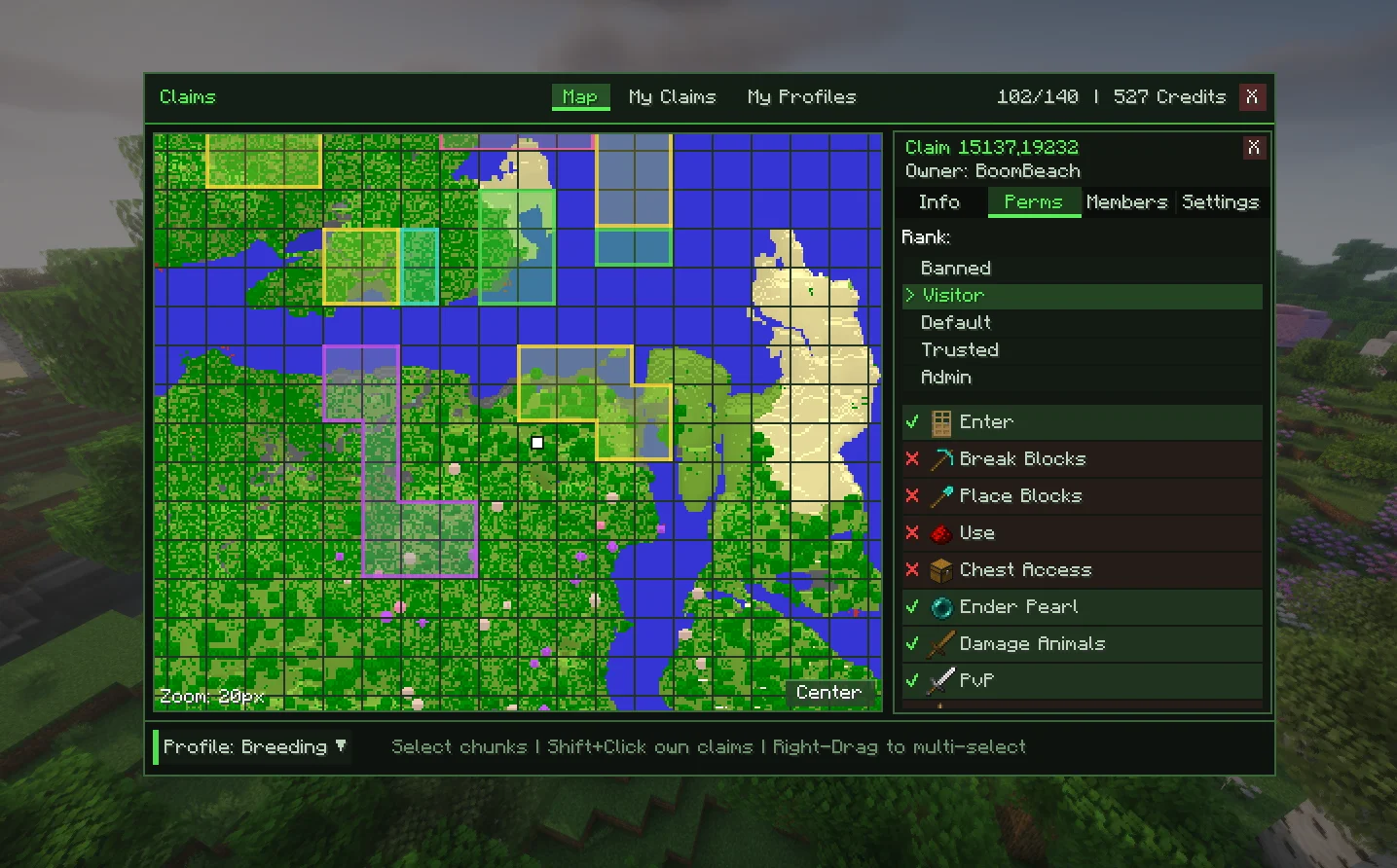
Task: Close the Claims window
Action: pyautogui.click(x=1252, y=96)
